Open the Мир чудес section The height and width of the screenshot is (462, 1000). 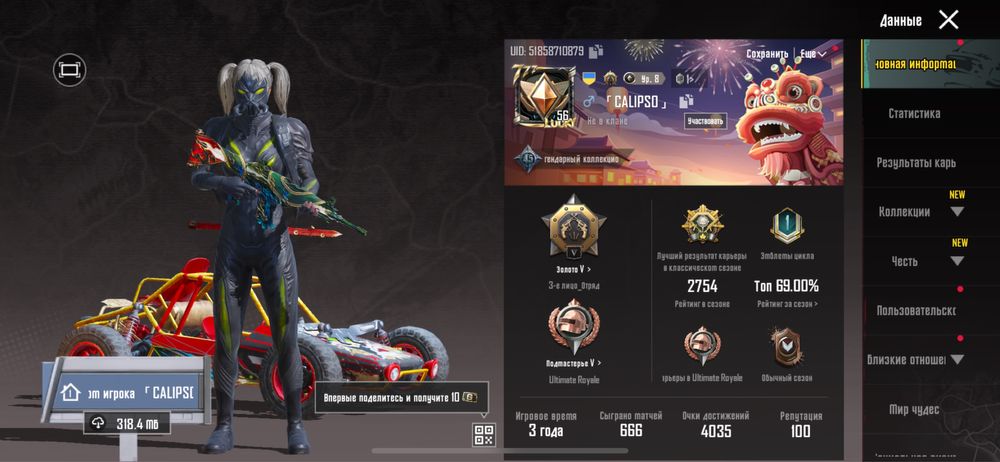pyautogui.click(x=914, y=409)
